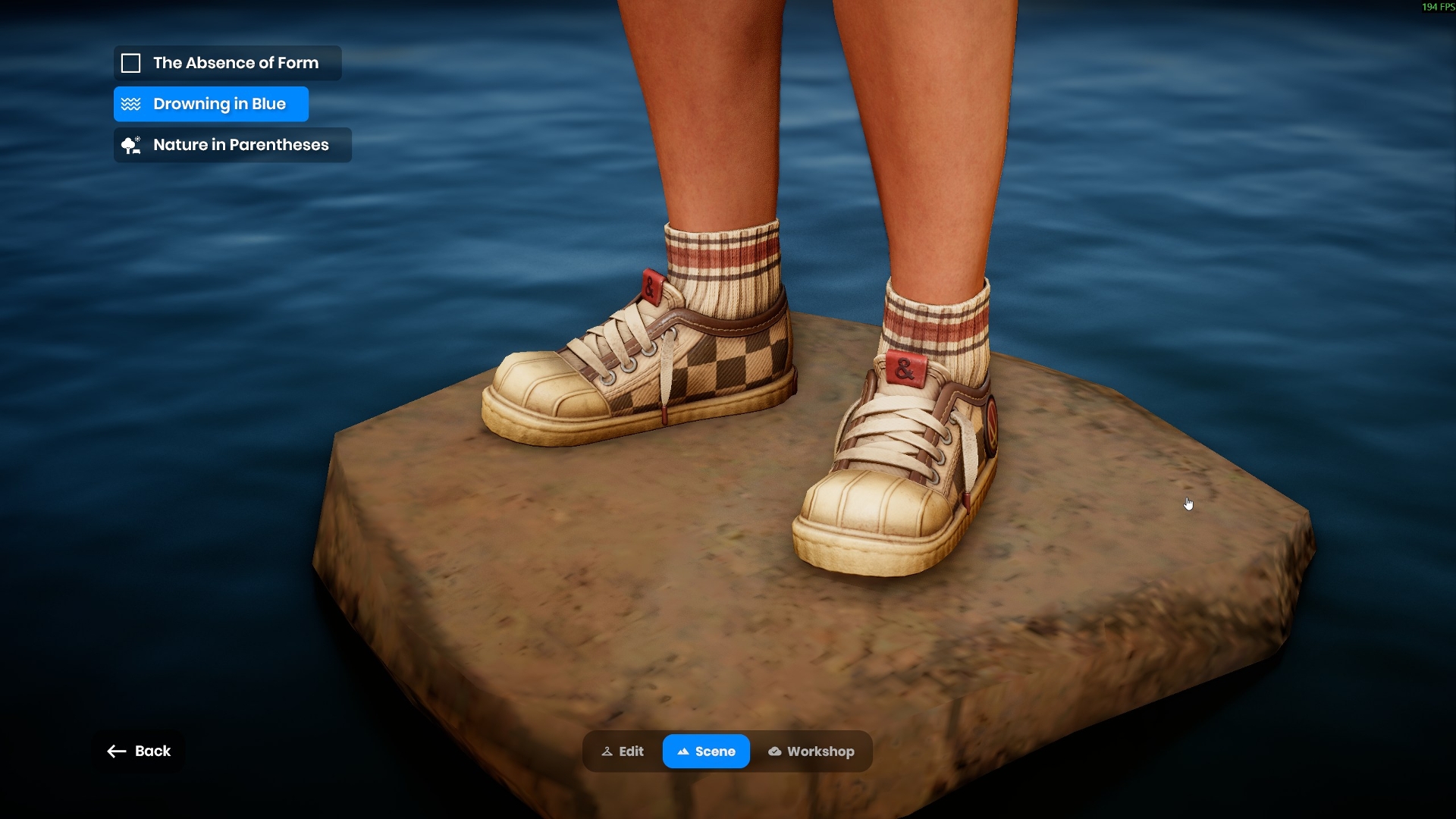The width and height of the screenshot is (1456, 819).
Task: Go back with the Back button
Action: [x=139, y=751]
